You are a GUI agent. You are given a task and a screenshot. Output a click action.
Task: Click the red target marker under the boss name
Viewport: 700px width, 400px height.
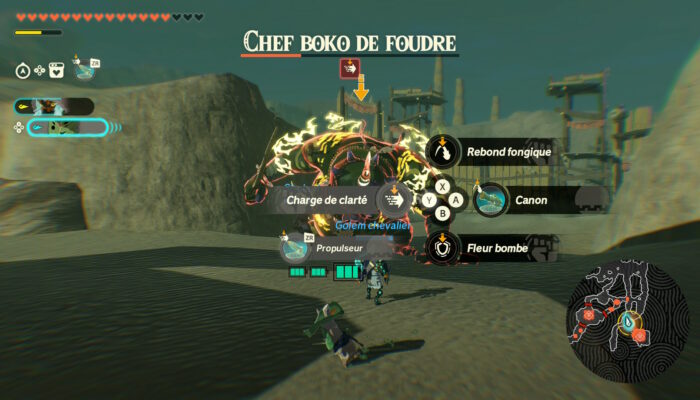point(349,68)
